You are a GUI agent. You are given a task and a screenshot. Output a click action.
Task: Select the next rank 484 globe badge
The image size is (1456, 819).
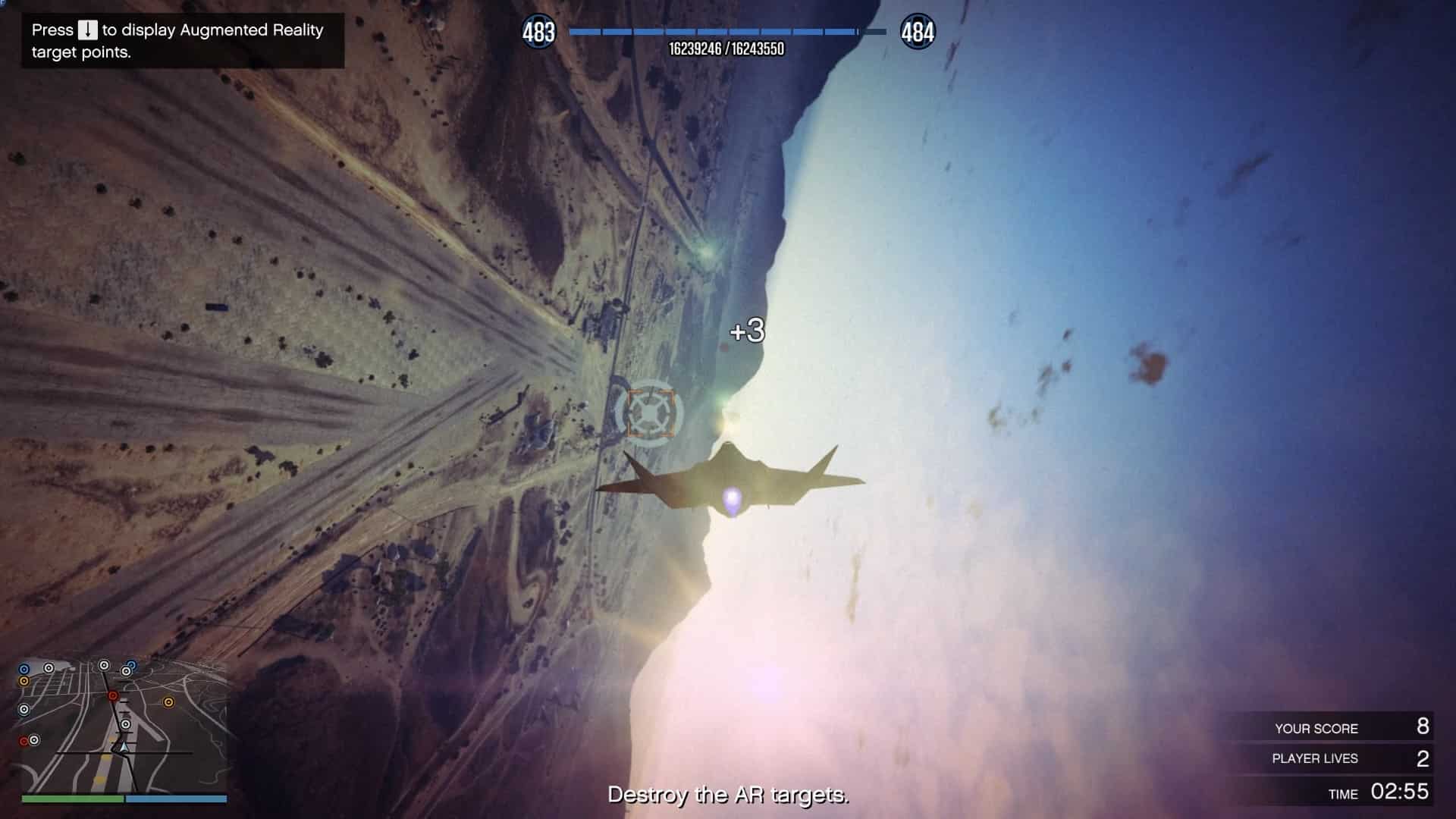[918, 32]
